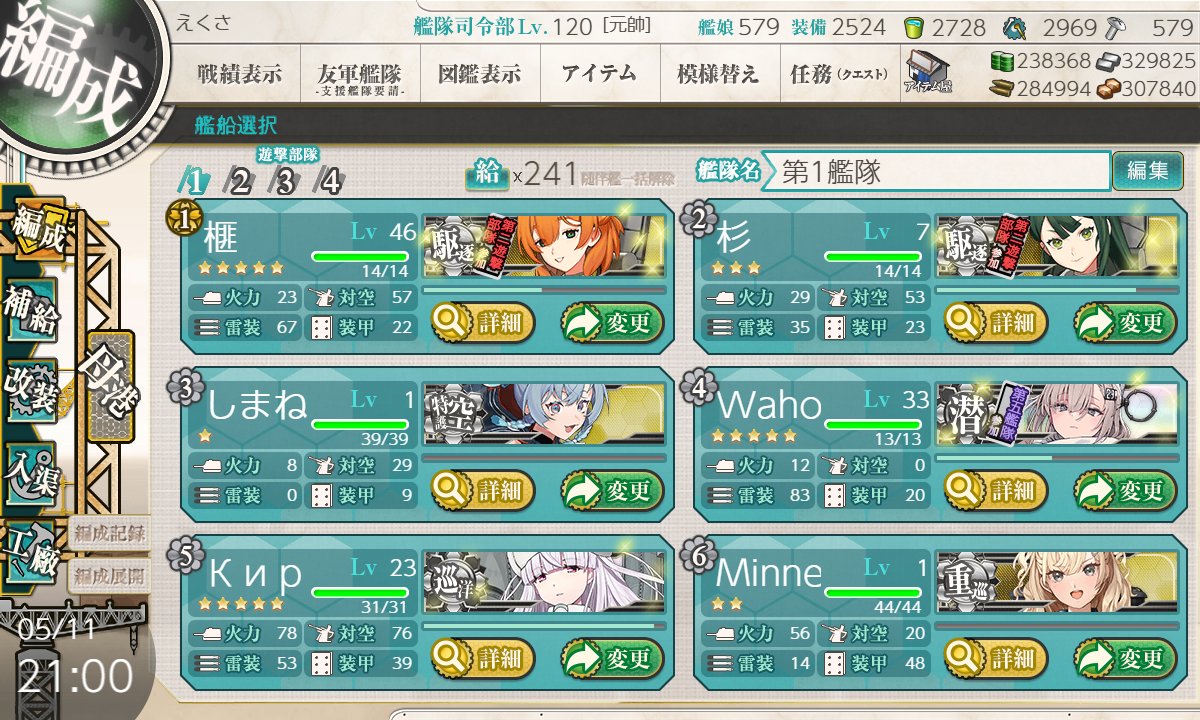Open the アイテム item menu

click(x=599, y=73)
